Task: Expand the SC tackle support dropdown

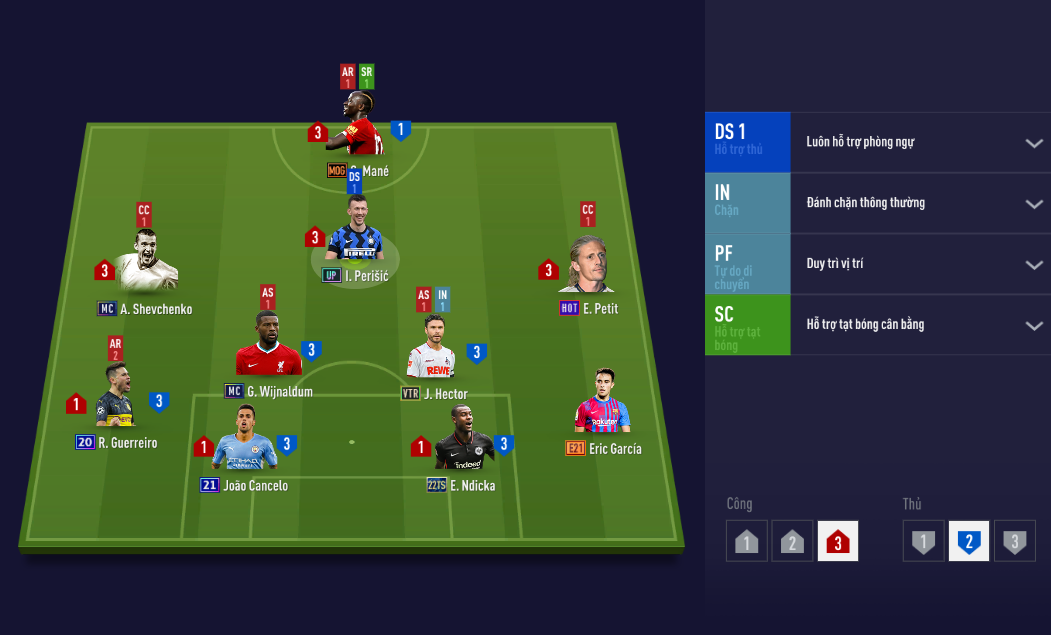Action: point(1034,326)
